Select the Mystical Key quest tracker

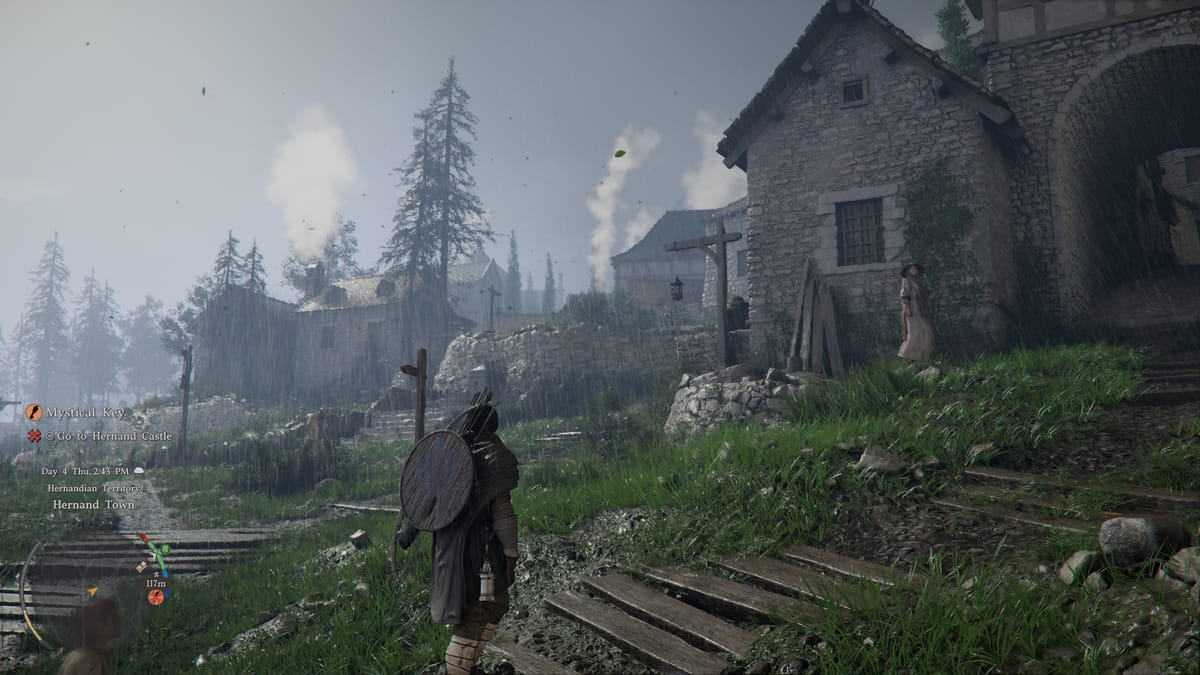[85, 413]
